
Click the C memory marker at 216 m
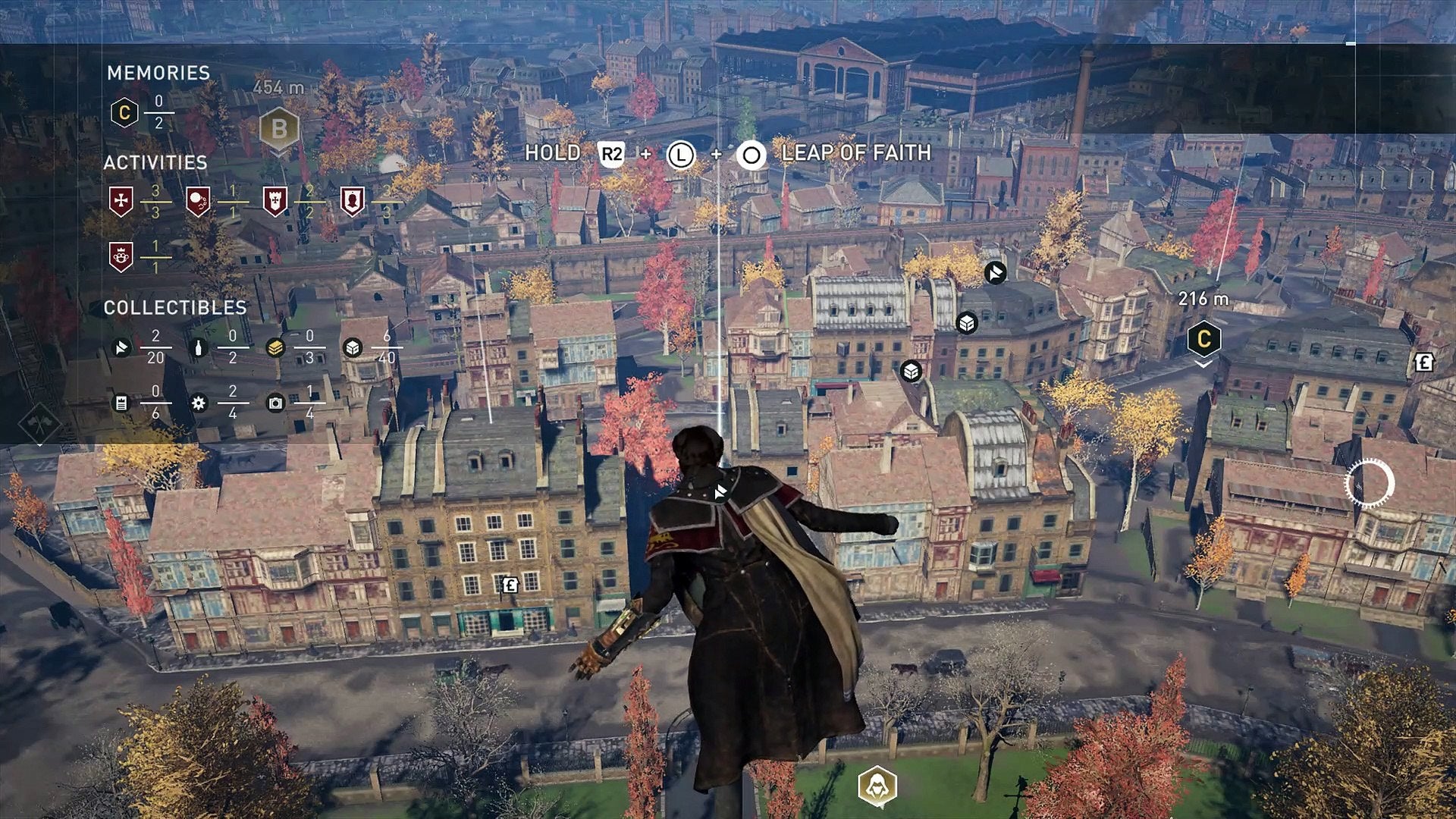click(1203, 339)
